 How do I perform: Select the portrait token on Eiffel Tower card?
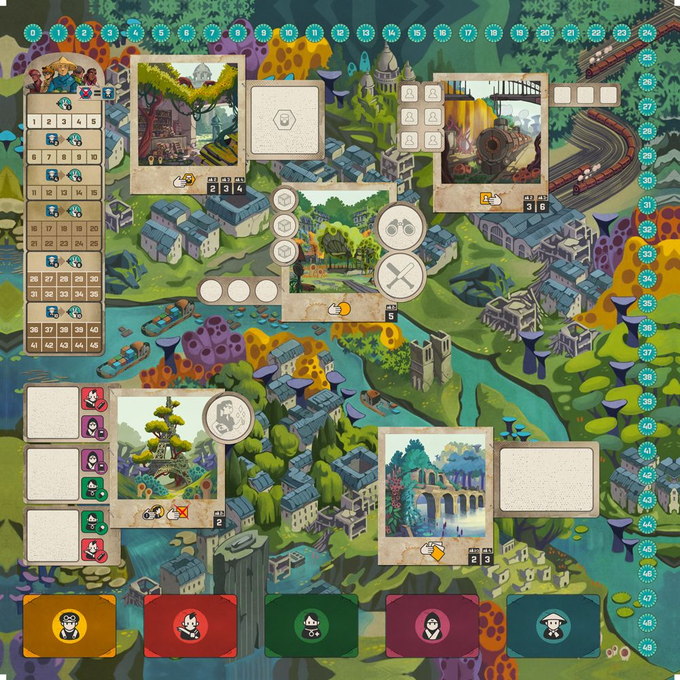[x=227, y=413]
